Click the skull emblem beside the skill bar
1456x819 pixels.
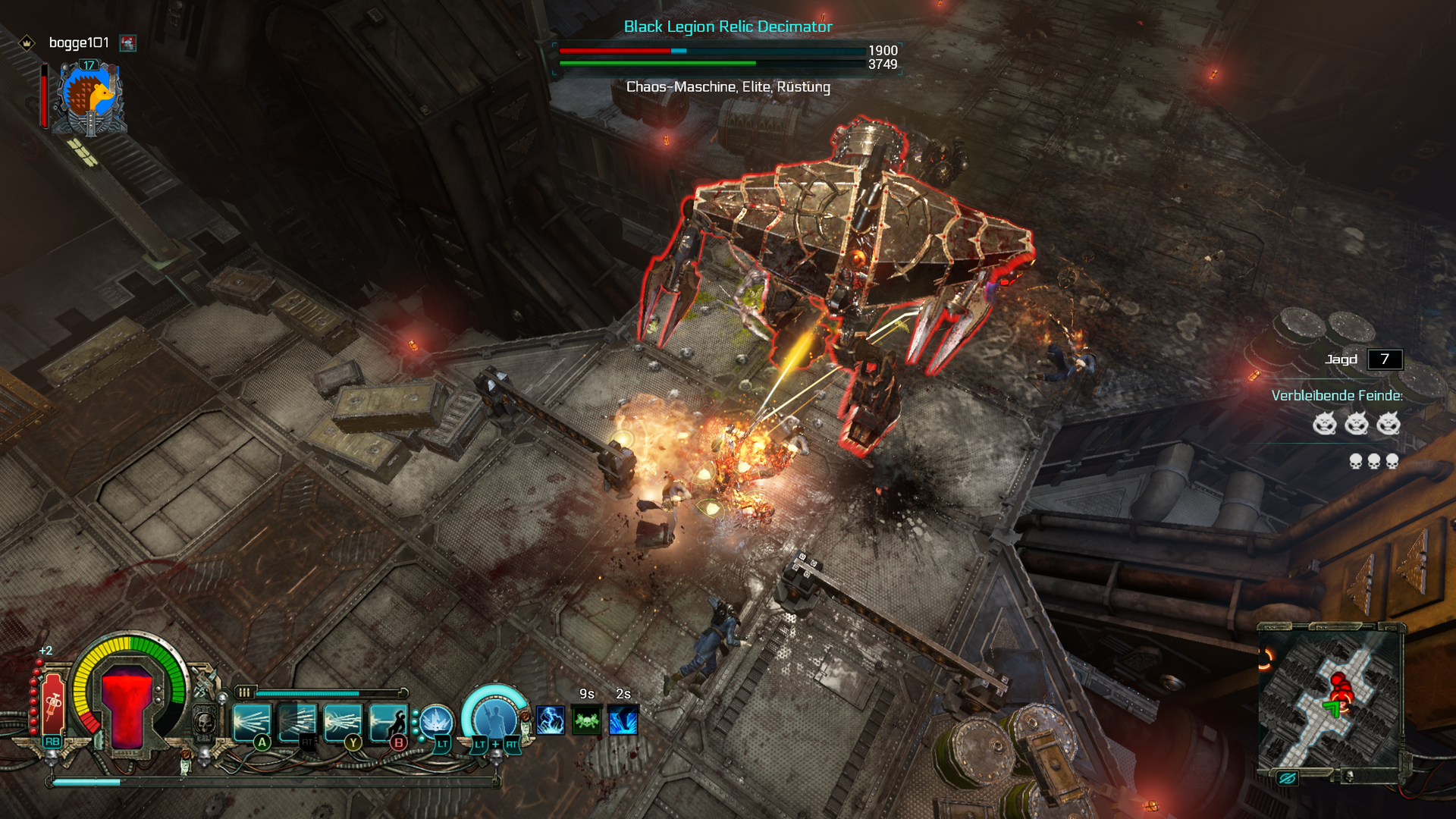205,723
